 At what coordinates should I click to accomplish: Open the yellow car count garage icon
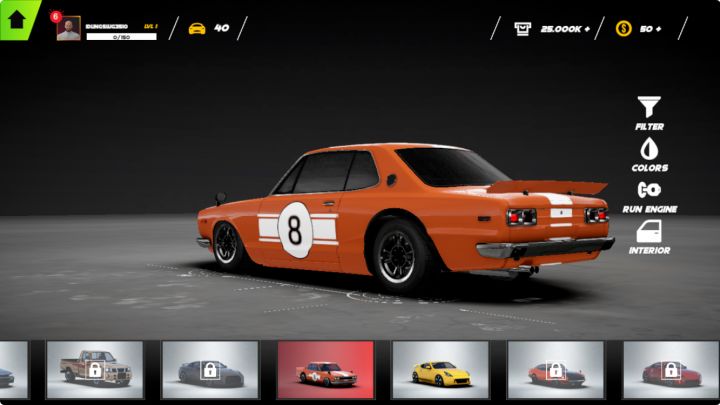pyautogui.click(x=197, y=28)
